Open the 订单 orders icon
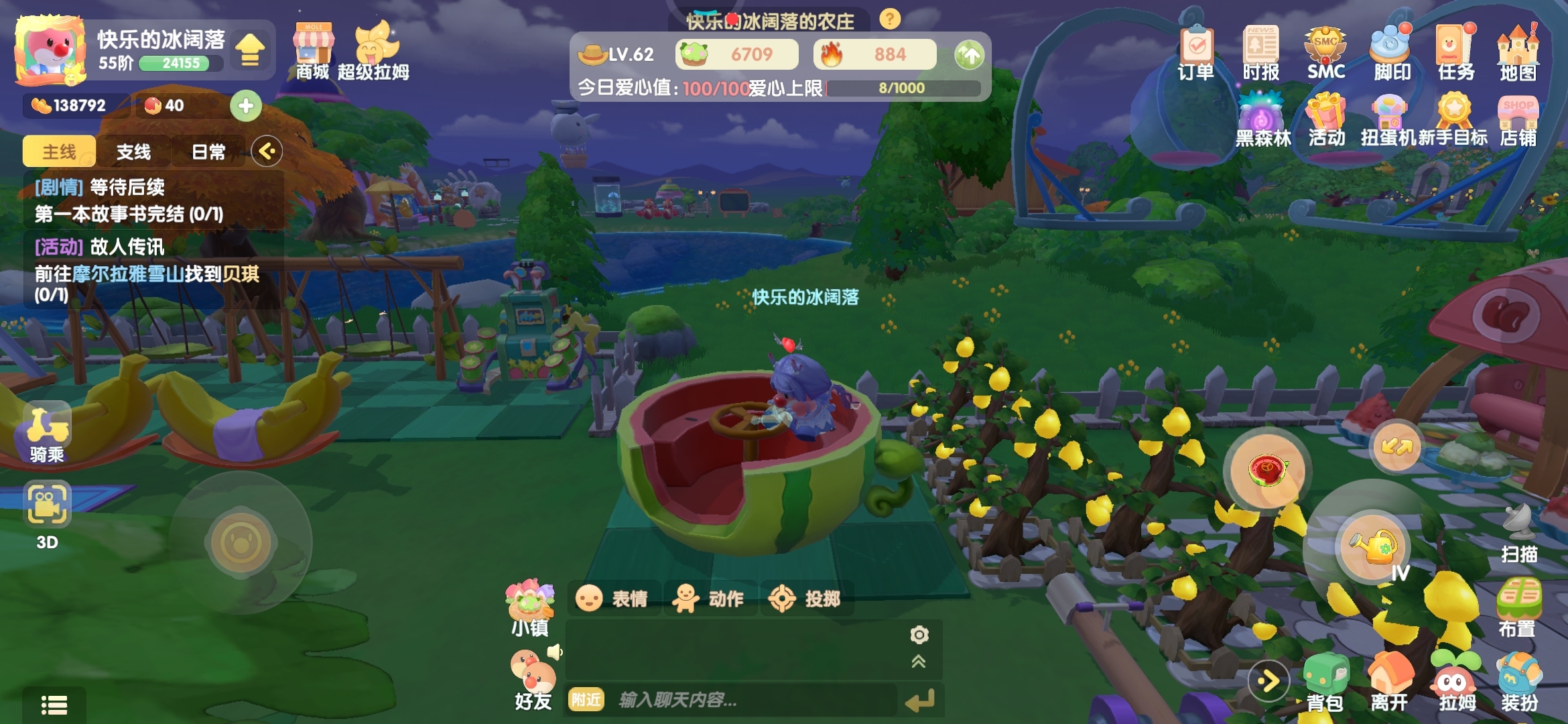 tap(1196, 52)
